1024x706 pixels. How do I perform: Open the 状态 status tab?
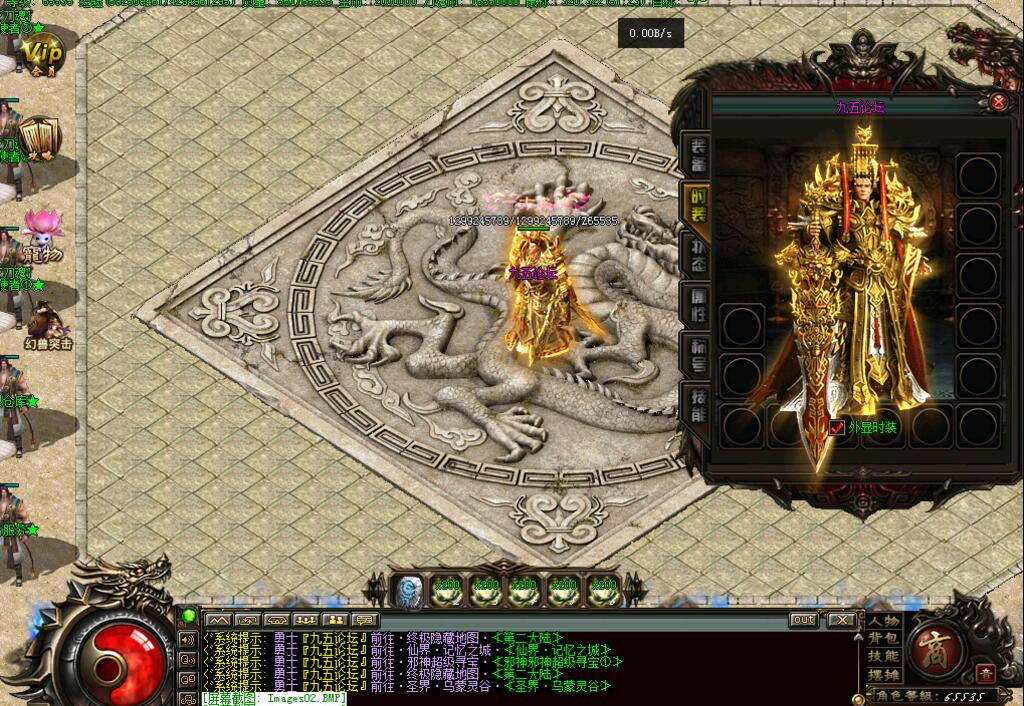coord(697,250)
